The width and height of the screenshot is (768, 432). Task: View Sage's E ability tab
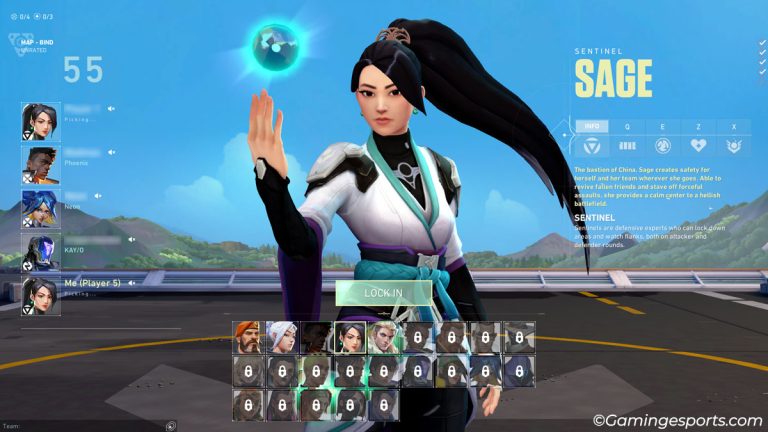[662, 127]
